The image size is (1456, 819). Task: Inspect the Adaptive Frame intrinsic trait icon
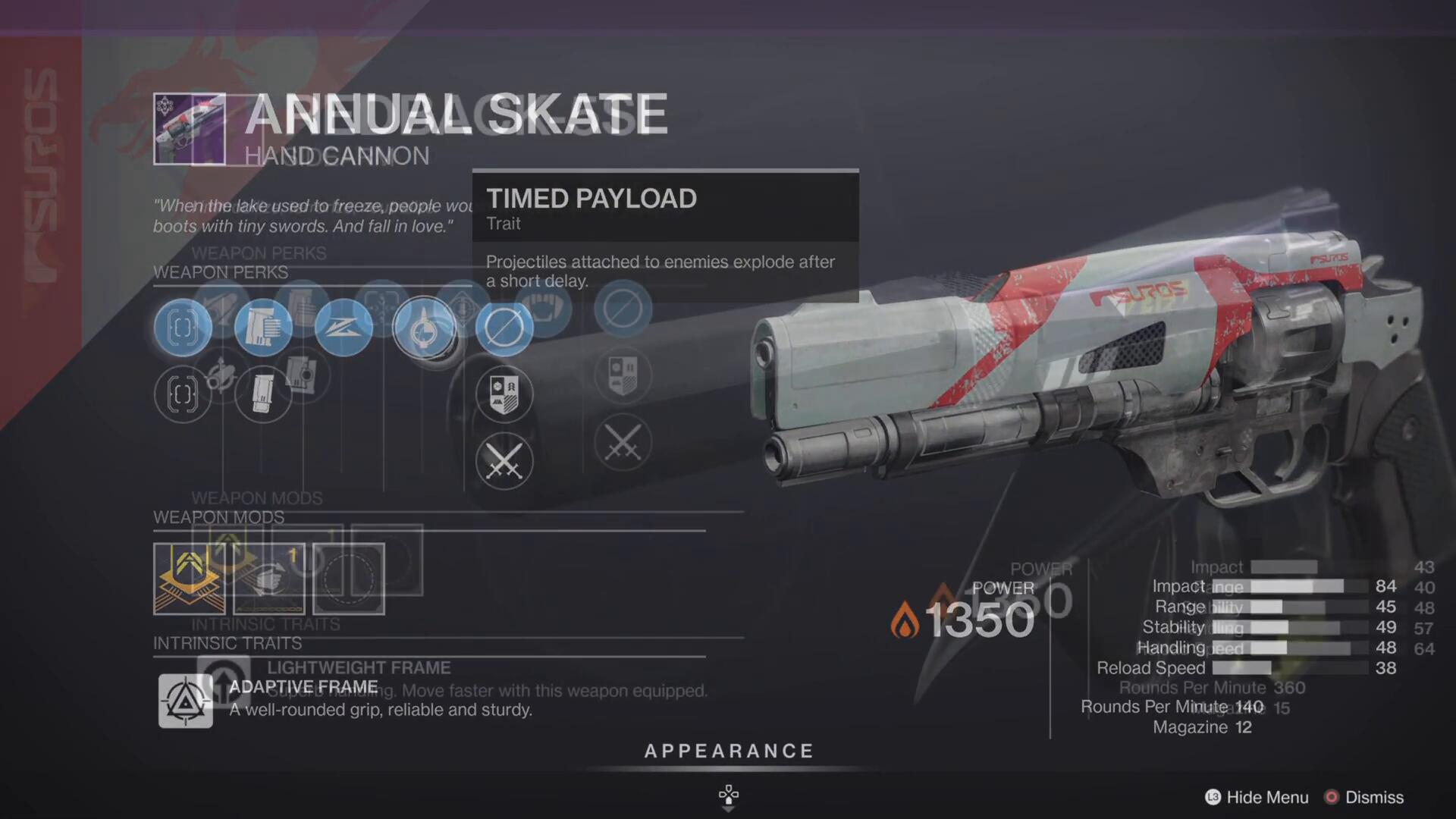click(x=185, y=701)
